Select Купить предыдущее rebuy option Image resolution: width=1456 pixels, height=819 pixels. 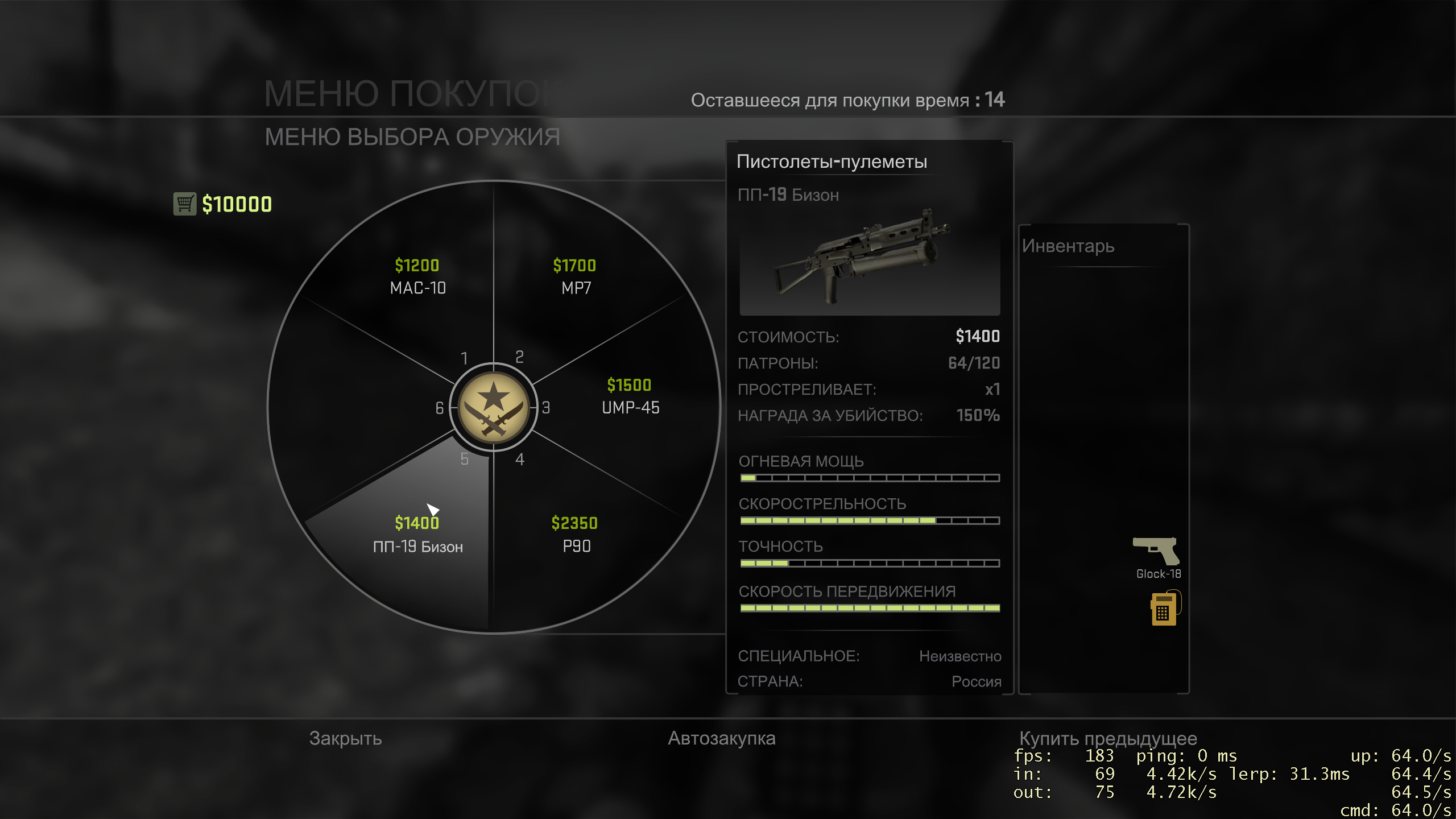1108,738
